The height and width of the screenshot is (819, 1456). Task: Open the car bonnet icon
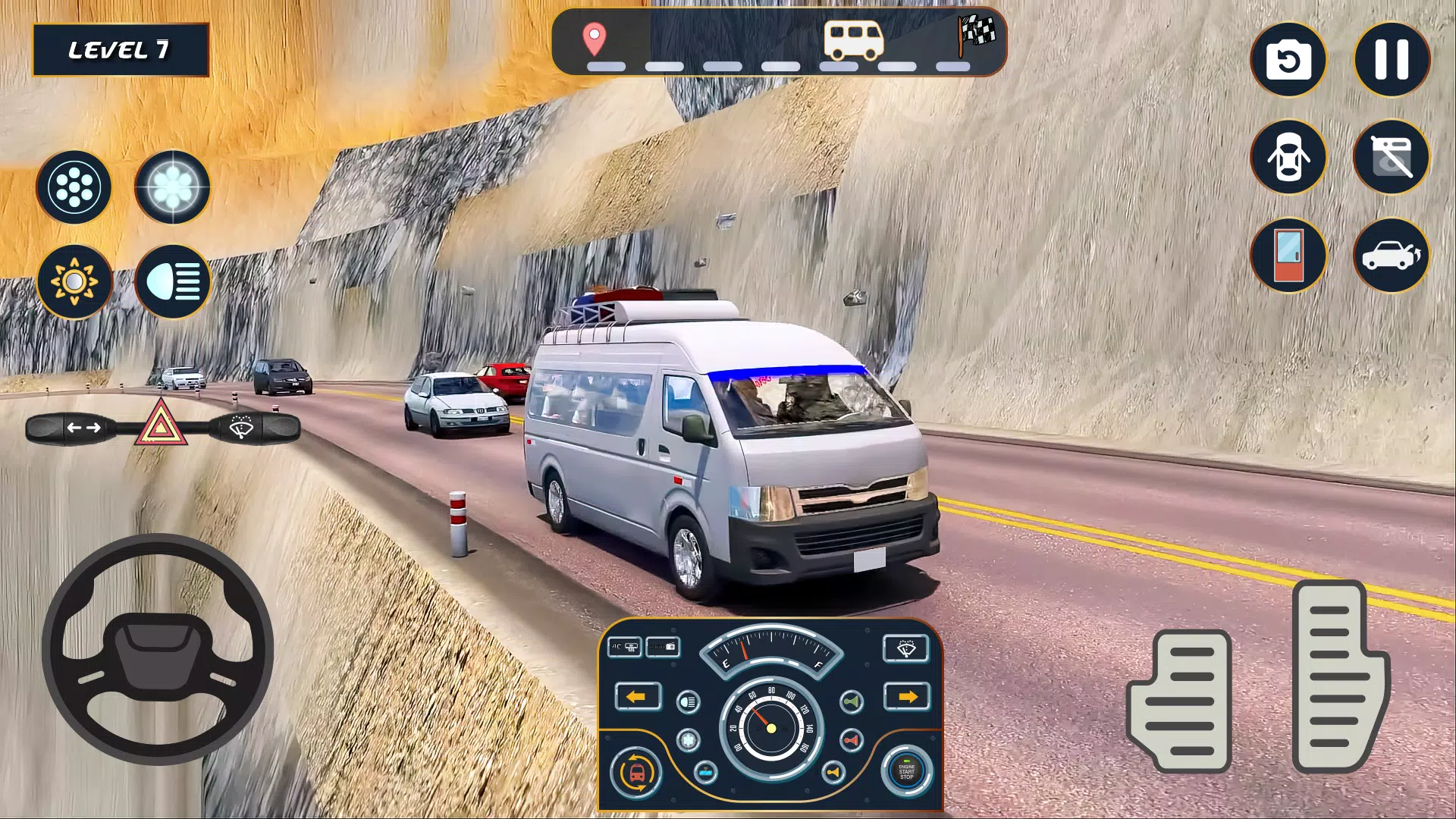pos(1390,256)
